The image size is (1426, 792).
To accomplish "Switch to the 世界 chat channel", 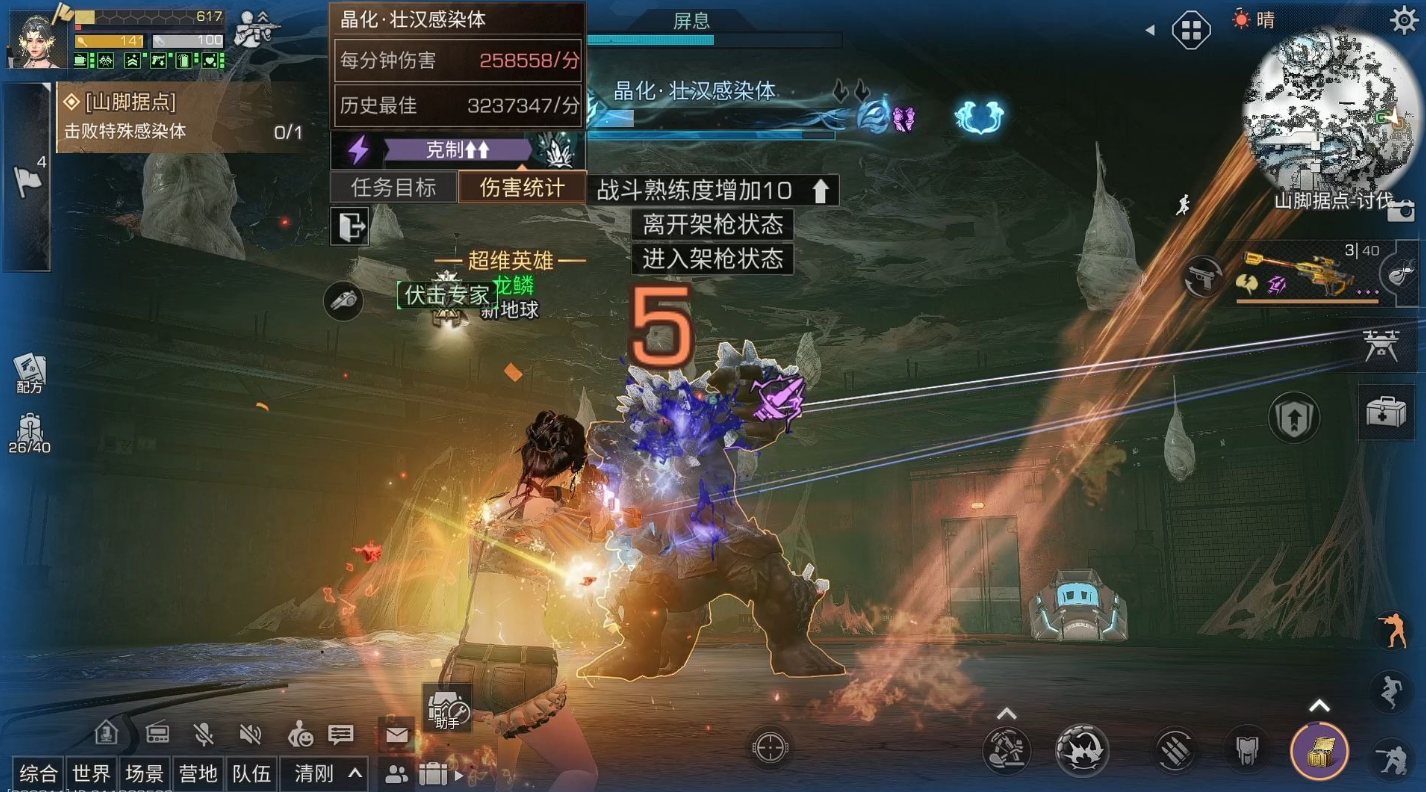I will tap(91, 773).
